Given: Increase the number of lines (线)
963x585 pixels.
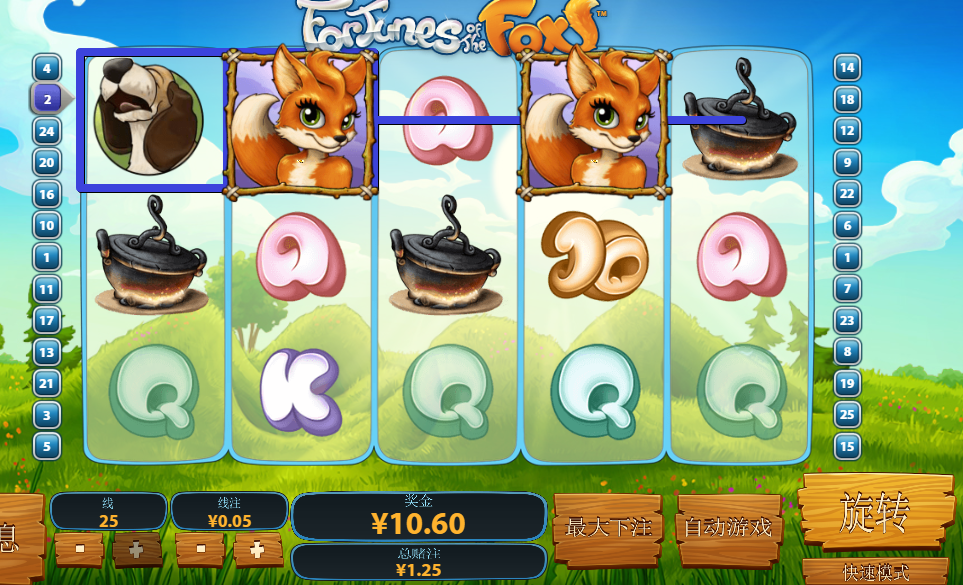Looking at the screenshot, I should click(136, 549).
